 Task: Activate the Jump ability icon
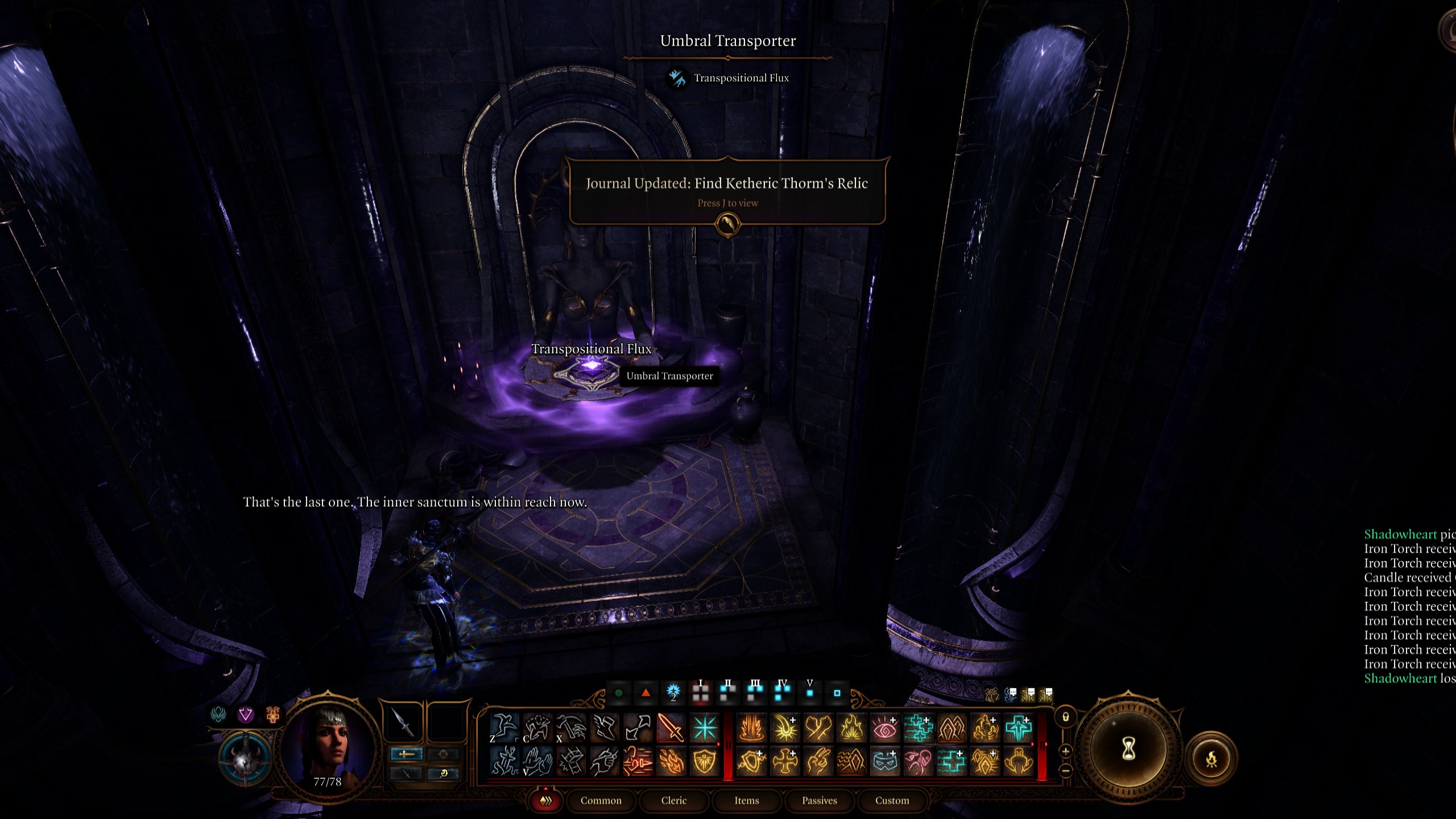504,728
